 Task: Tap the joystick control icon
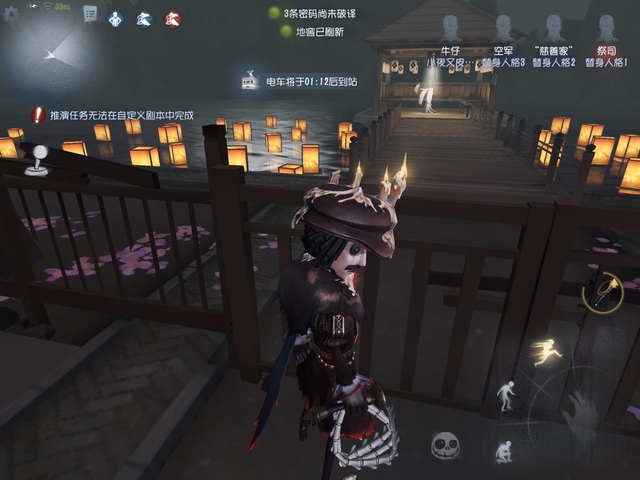[x=37, y=161]
